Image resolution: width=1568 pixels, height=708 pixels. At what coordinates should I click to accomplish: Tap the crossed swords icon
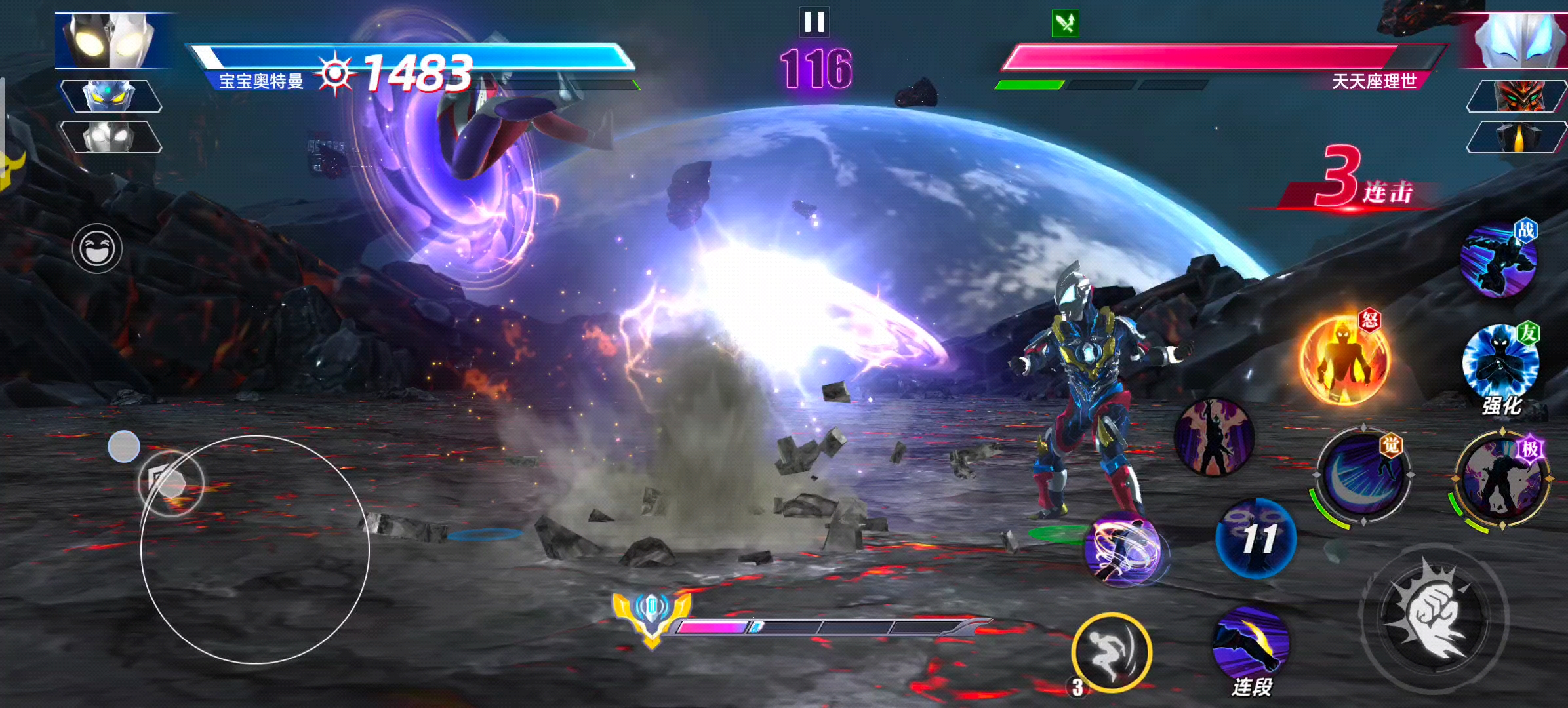click(x=1065, y=24)
